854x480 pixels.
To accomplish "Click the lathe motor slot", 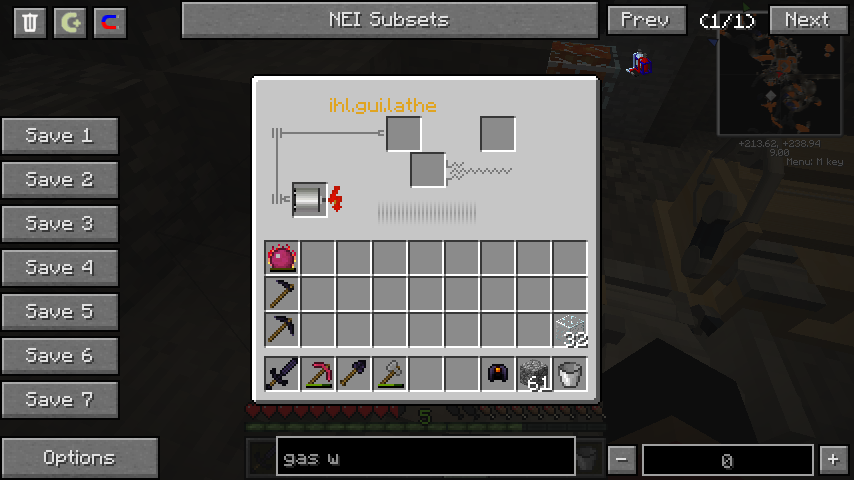I will [x=309, y=199].
